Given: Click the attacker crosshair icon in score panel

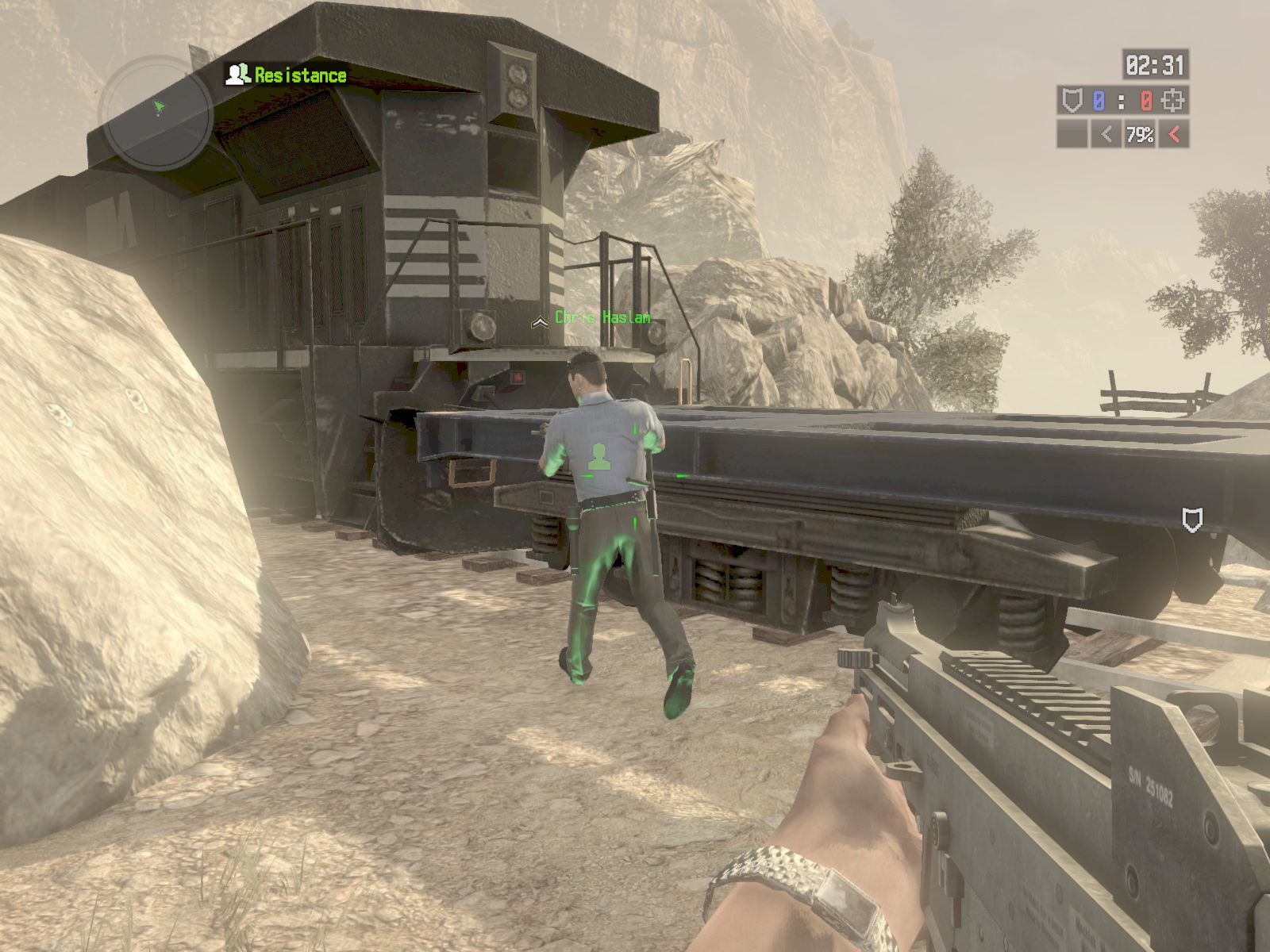Looking at the screenshot, I should [1174, 101].
